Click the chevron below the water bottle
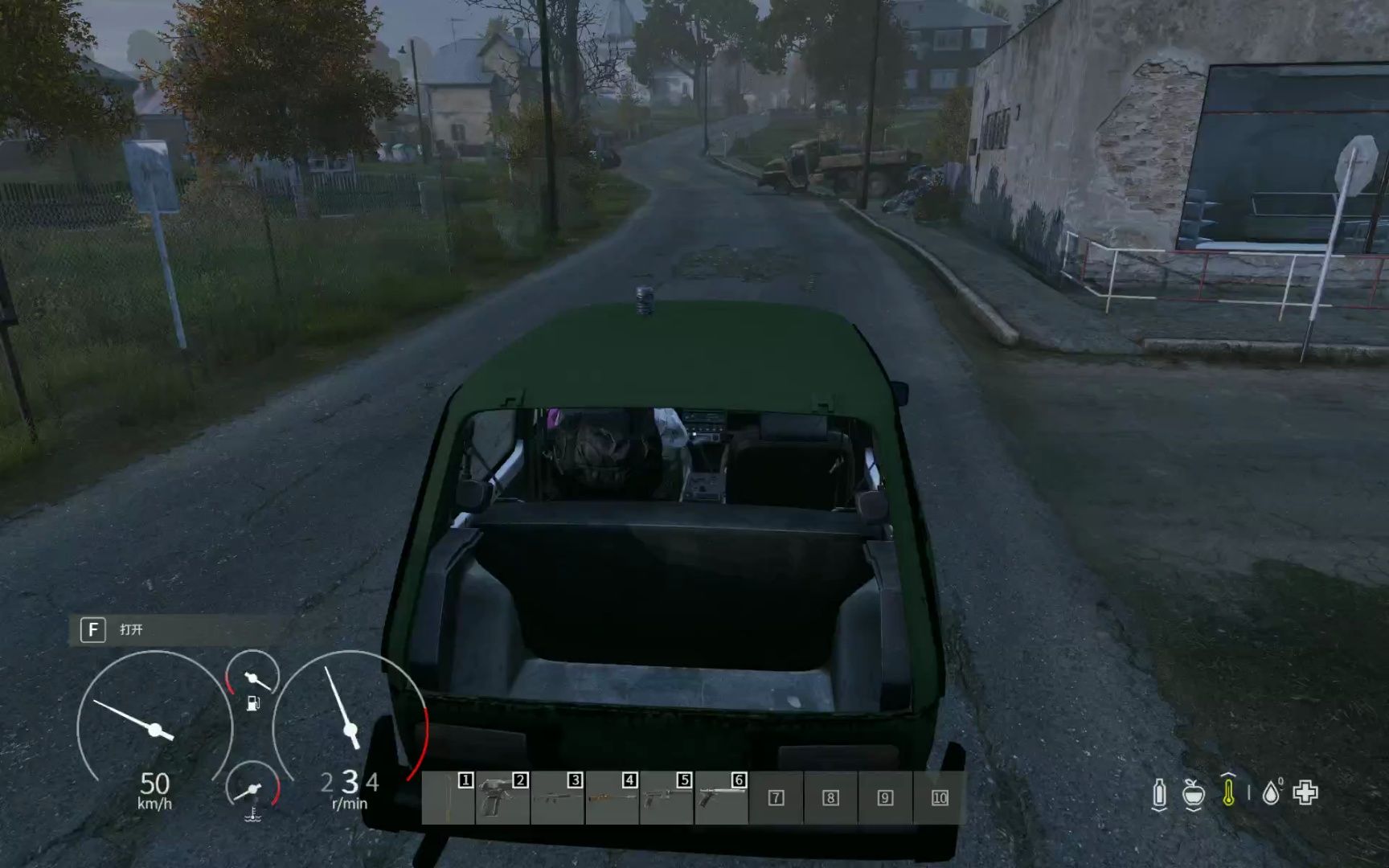This screenshot has height=868, width=1389. [x=1160, y=810]
